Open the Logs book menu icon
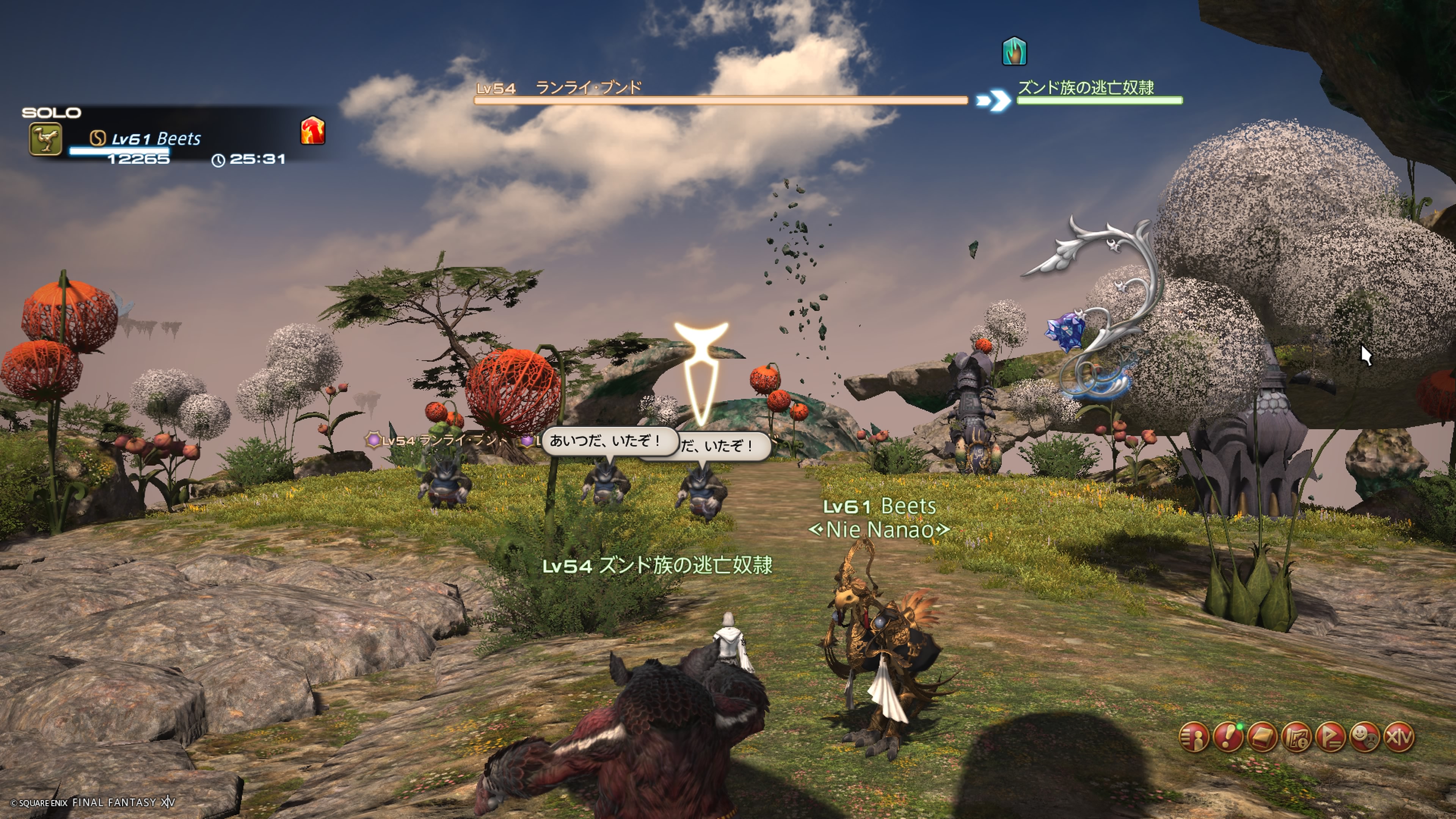 (1262, 737)
